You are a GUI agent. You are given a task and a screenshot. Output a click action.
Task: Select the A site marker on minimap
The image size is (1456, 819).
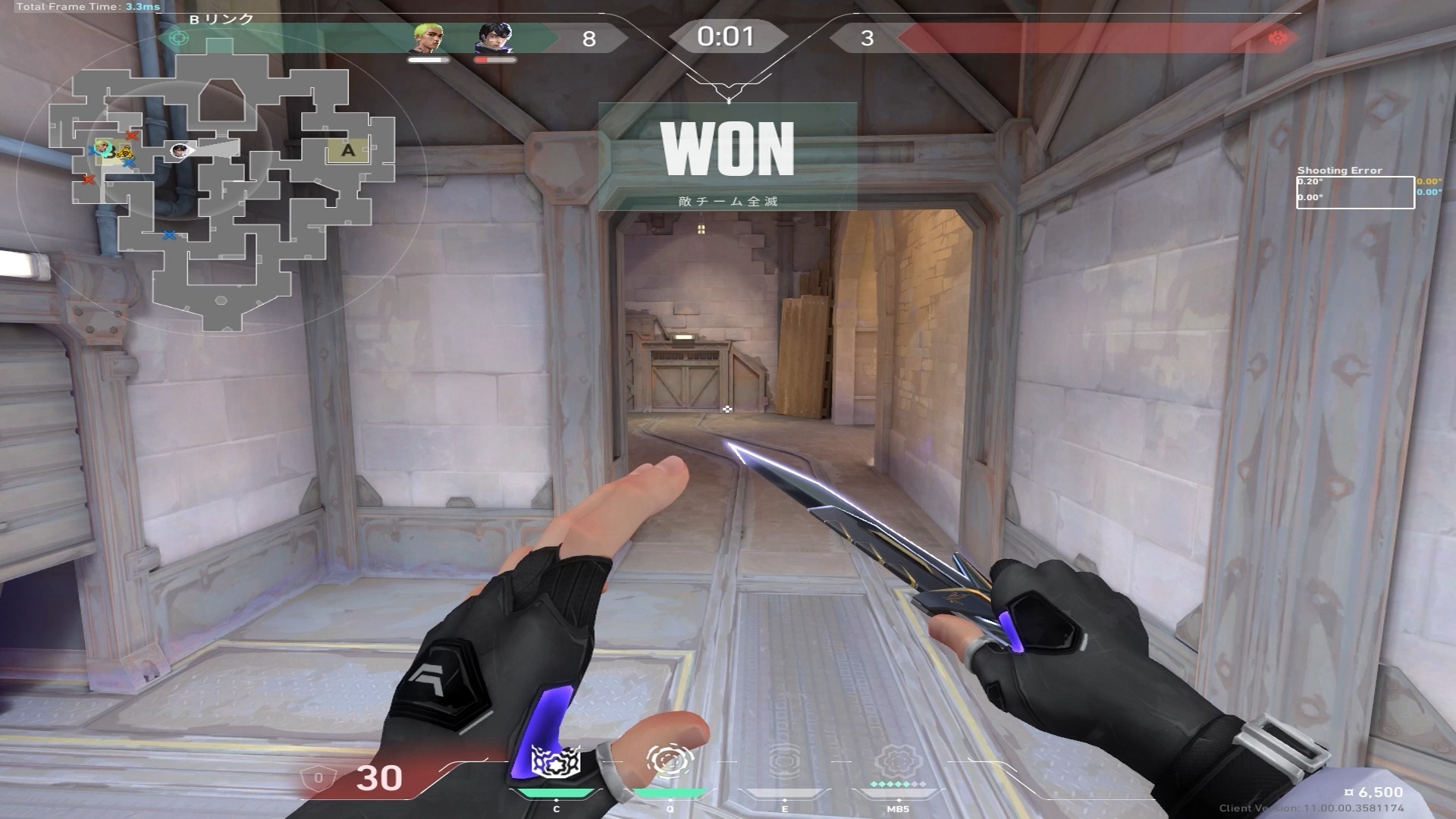click(348, 150)
